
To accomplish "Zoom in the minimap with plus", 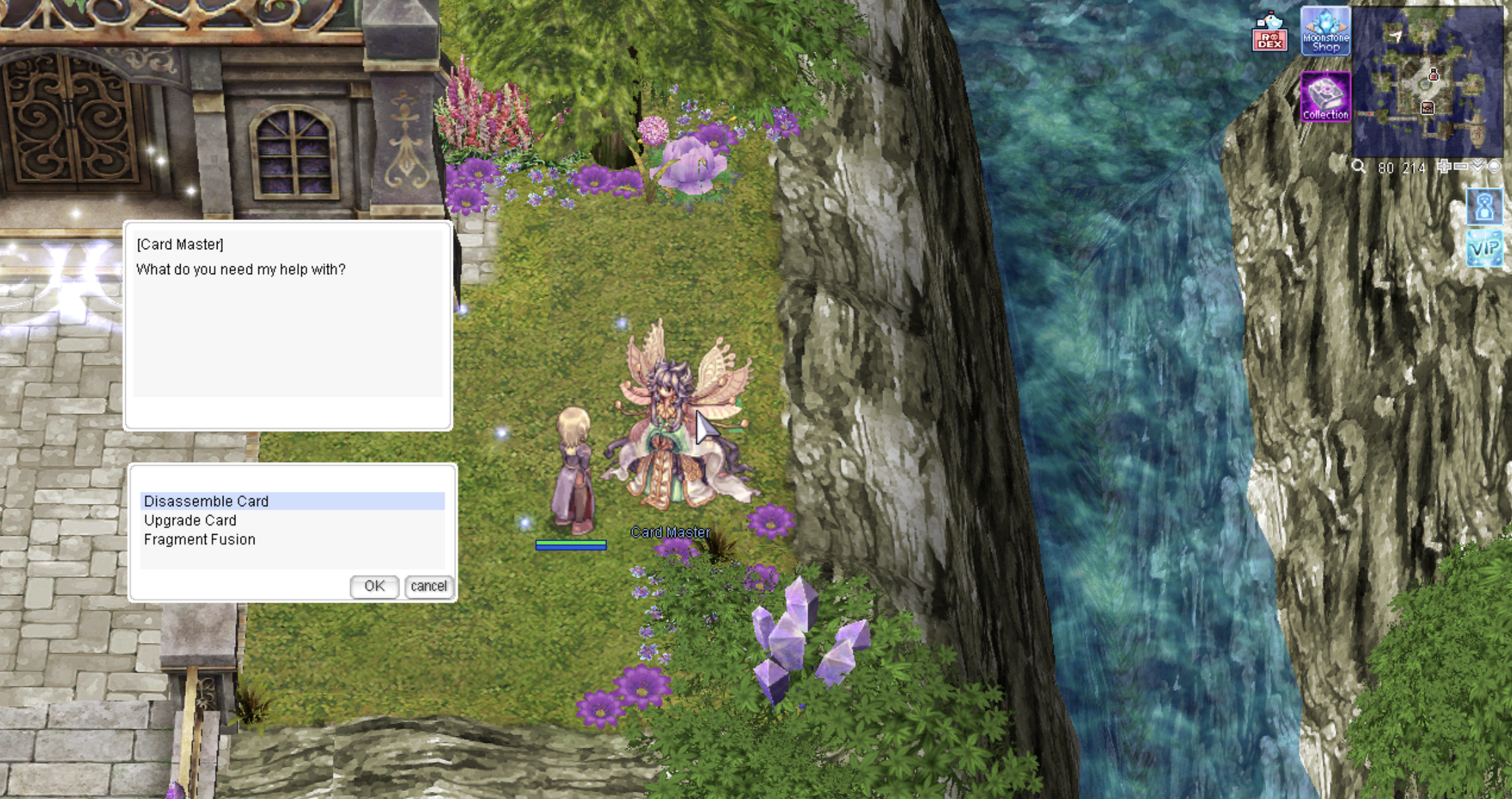I will click(1443, 167).
